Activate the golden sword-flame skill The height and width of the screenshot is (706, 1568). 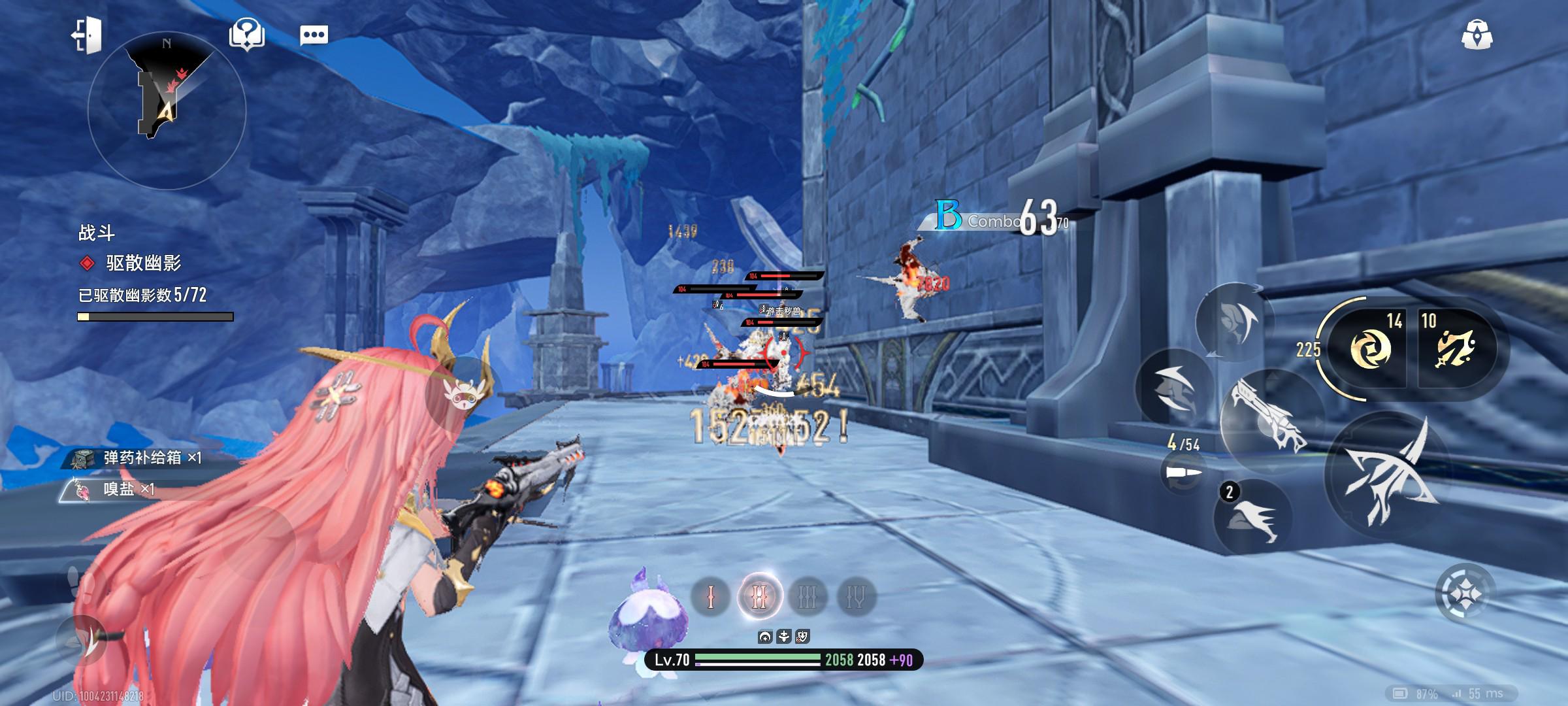pos(1455,348)
